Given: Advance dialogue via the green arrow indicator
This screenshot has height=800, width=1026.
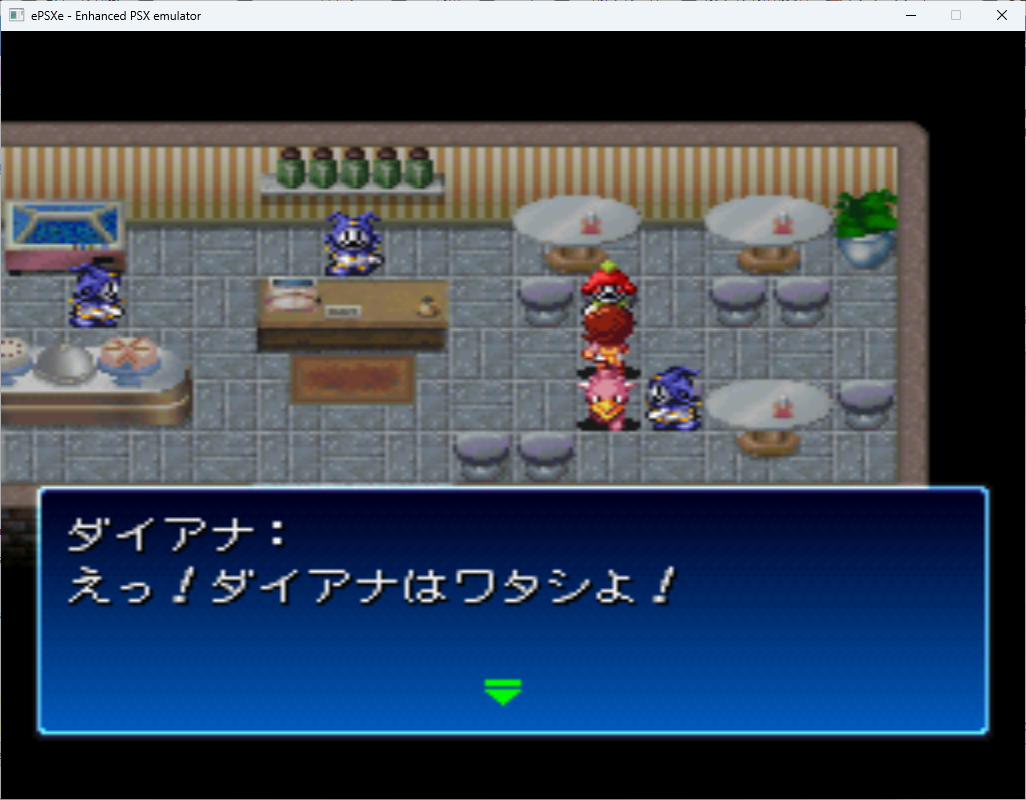Looking at the screenshot, I should point(502,691).
